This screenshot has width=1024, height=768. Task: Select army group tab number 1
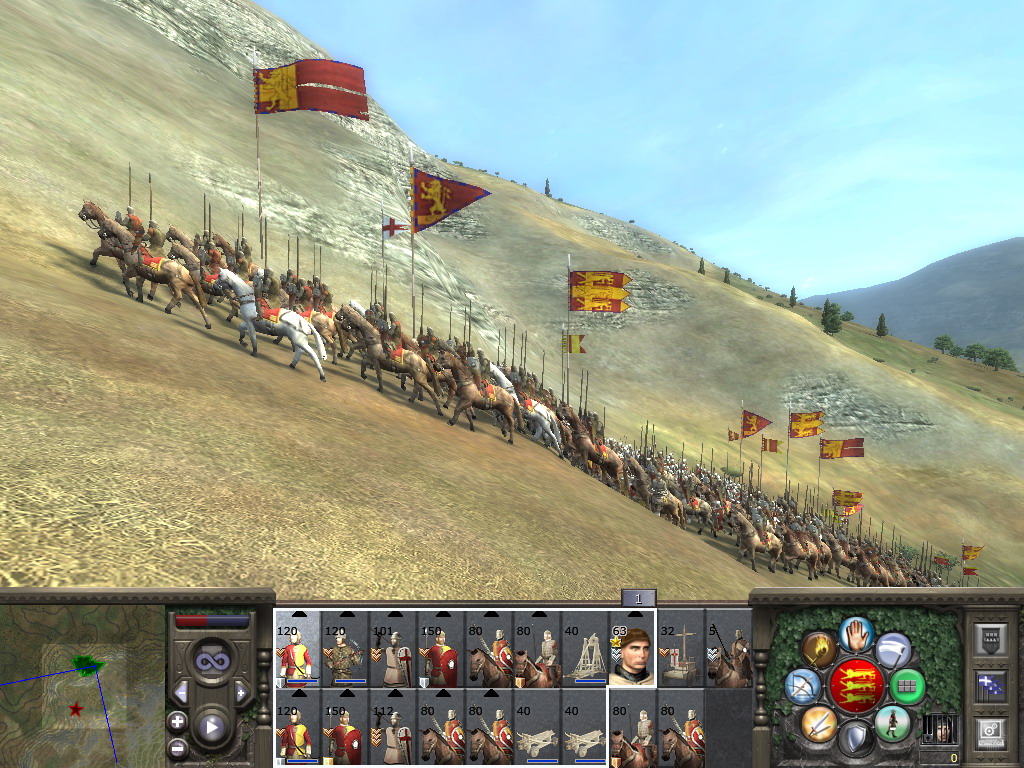coord(638,598)
